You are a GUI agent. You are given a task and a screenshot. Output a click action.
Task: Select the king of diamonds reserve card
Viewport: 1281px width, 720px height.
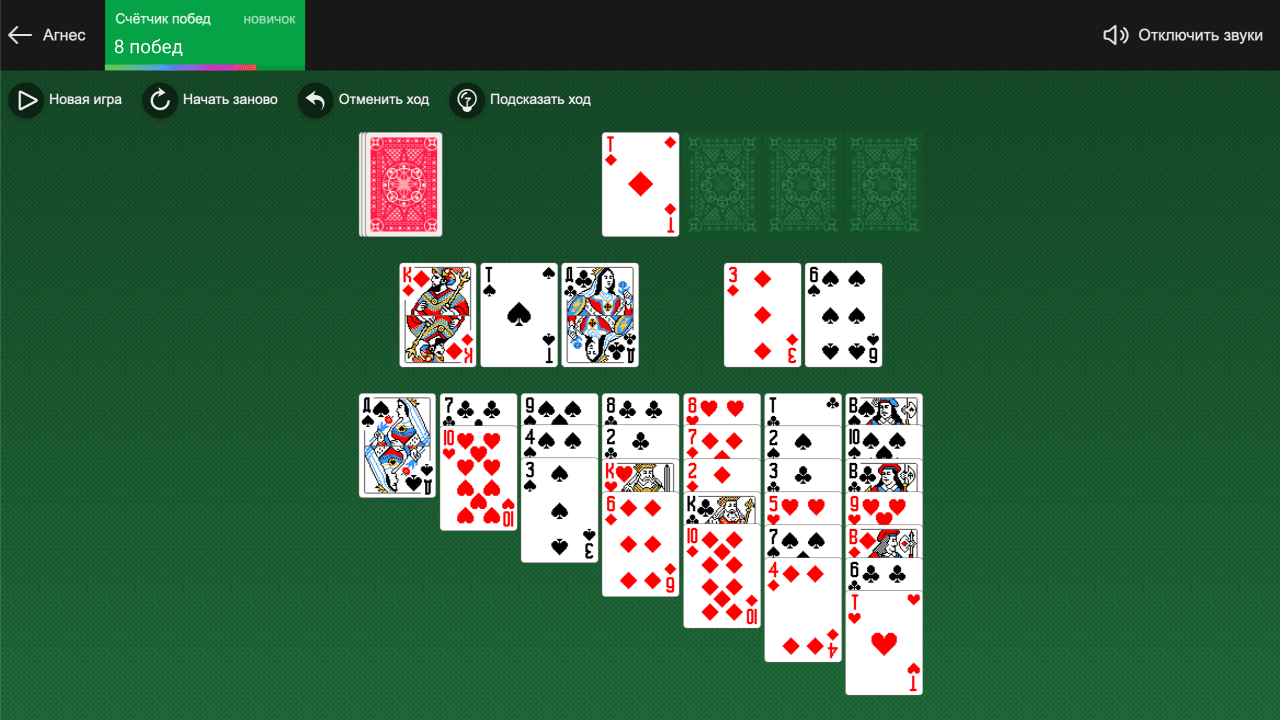click(x=437, y=314)
